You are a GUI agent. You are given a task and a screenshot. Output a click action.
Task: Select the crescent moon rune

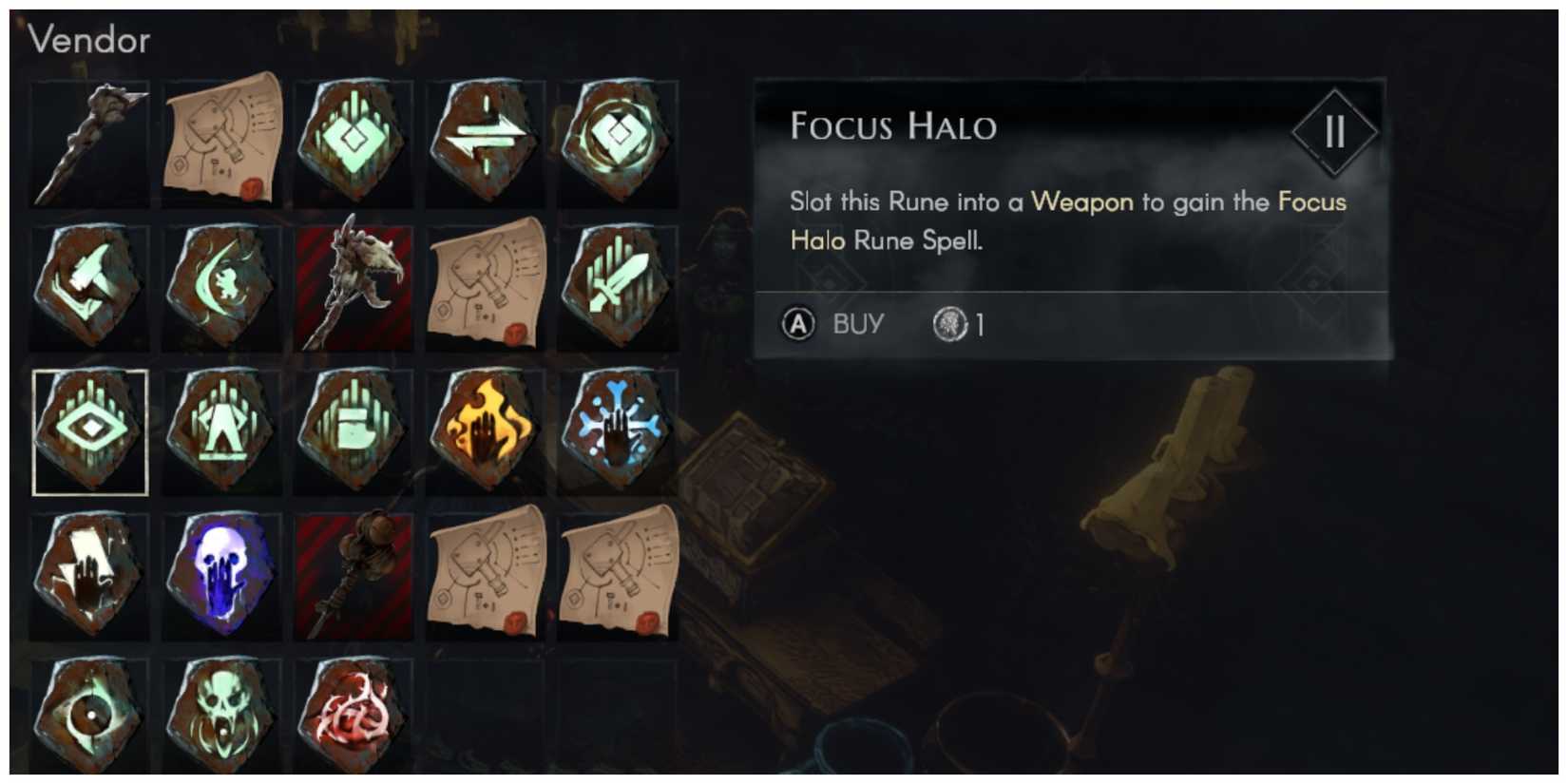click(222, 285)
